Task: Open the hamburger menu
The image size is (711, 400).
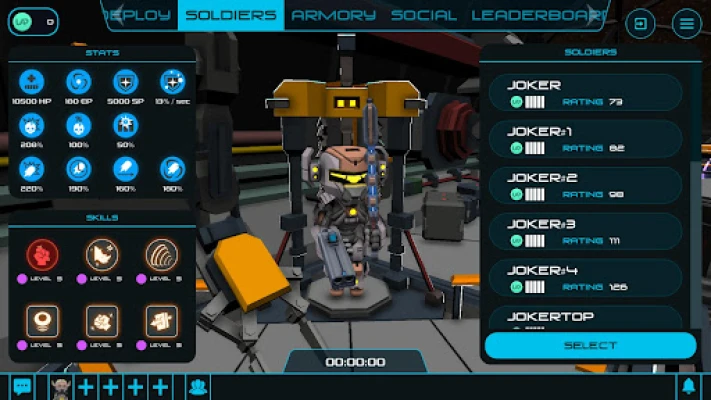Action: 686,23
